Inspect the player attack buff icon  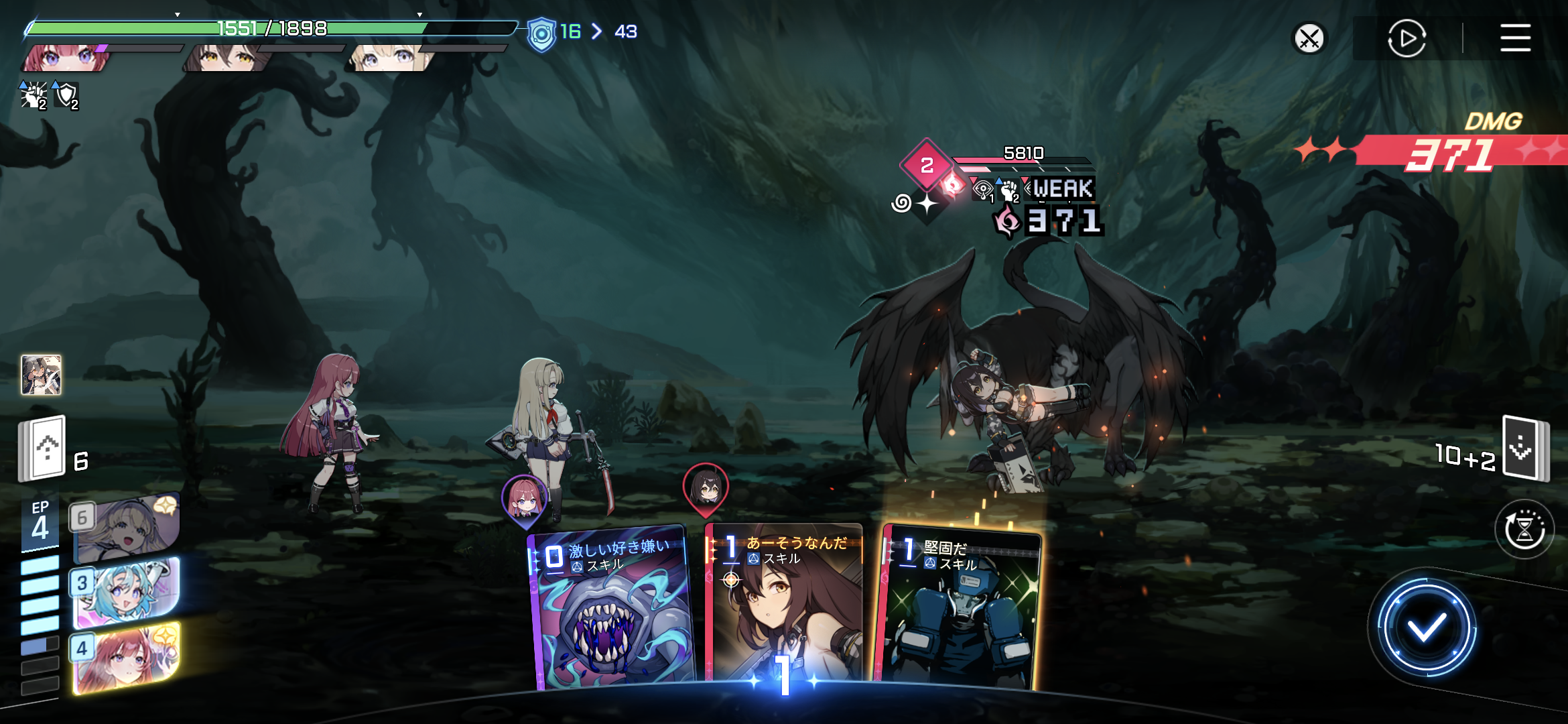[x=33, y=96]
